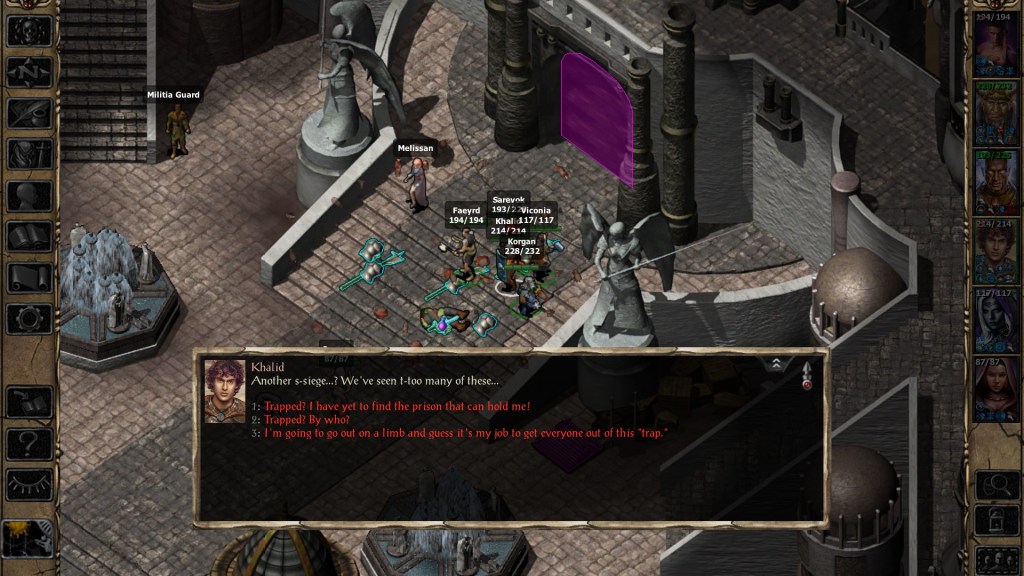Image resolution: width=1024 pixels, height=576 pixels.
Task: Choose reply "Trapped? I have yet to find the prison"
Action: (396, 406)
